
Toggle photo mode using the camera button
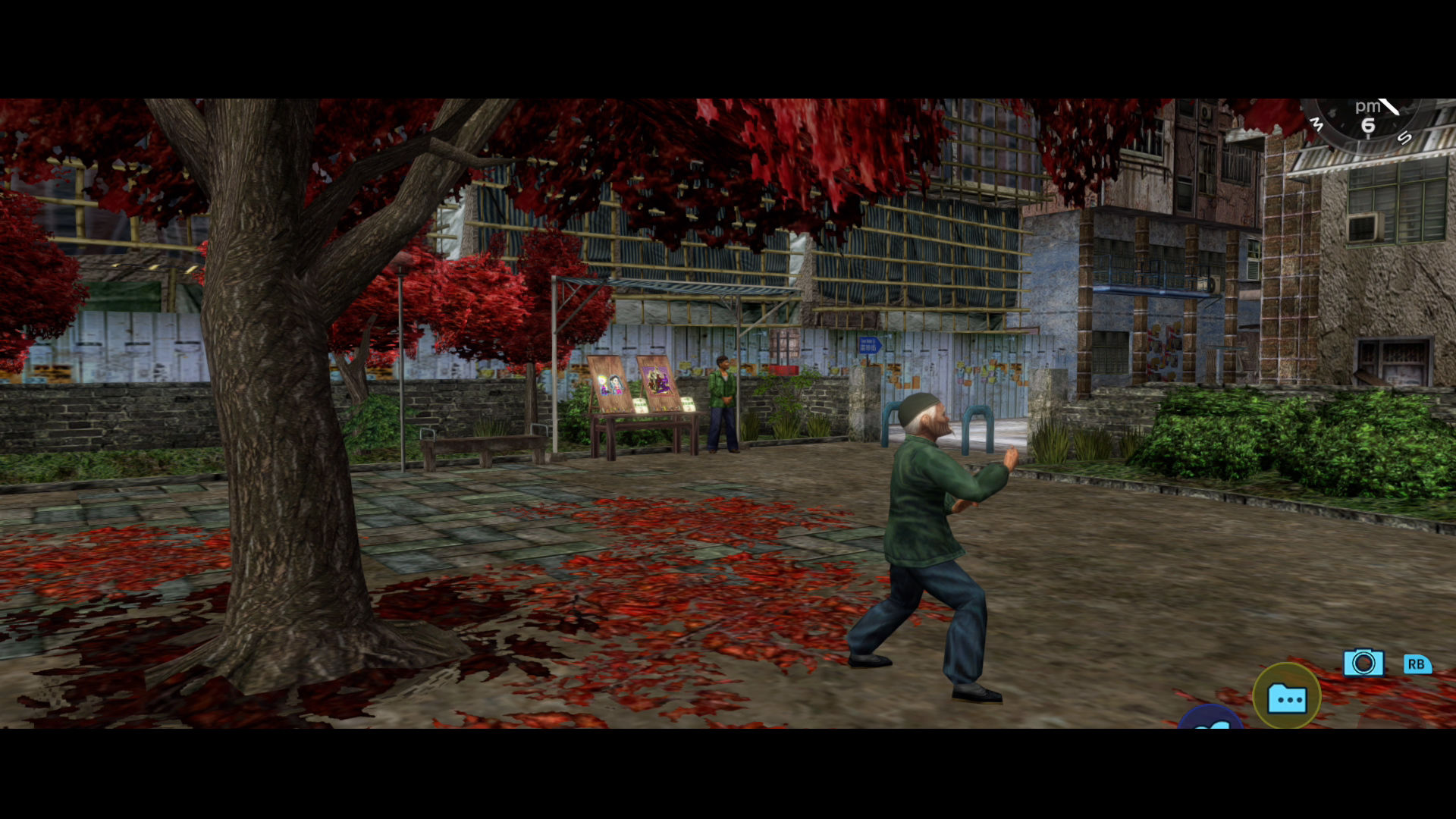[1363, 662]
